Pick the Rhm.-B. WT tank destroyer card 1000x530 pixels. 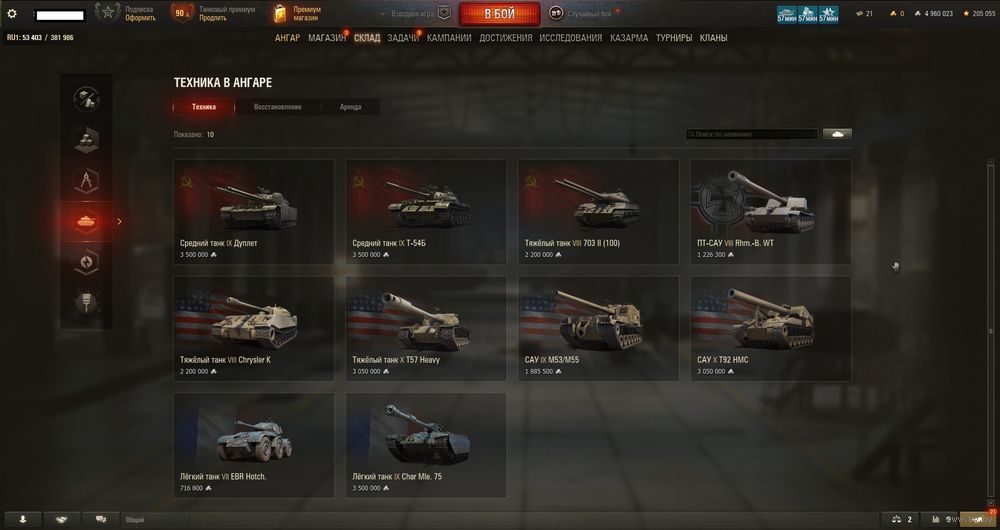(x=770, y=211)
